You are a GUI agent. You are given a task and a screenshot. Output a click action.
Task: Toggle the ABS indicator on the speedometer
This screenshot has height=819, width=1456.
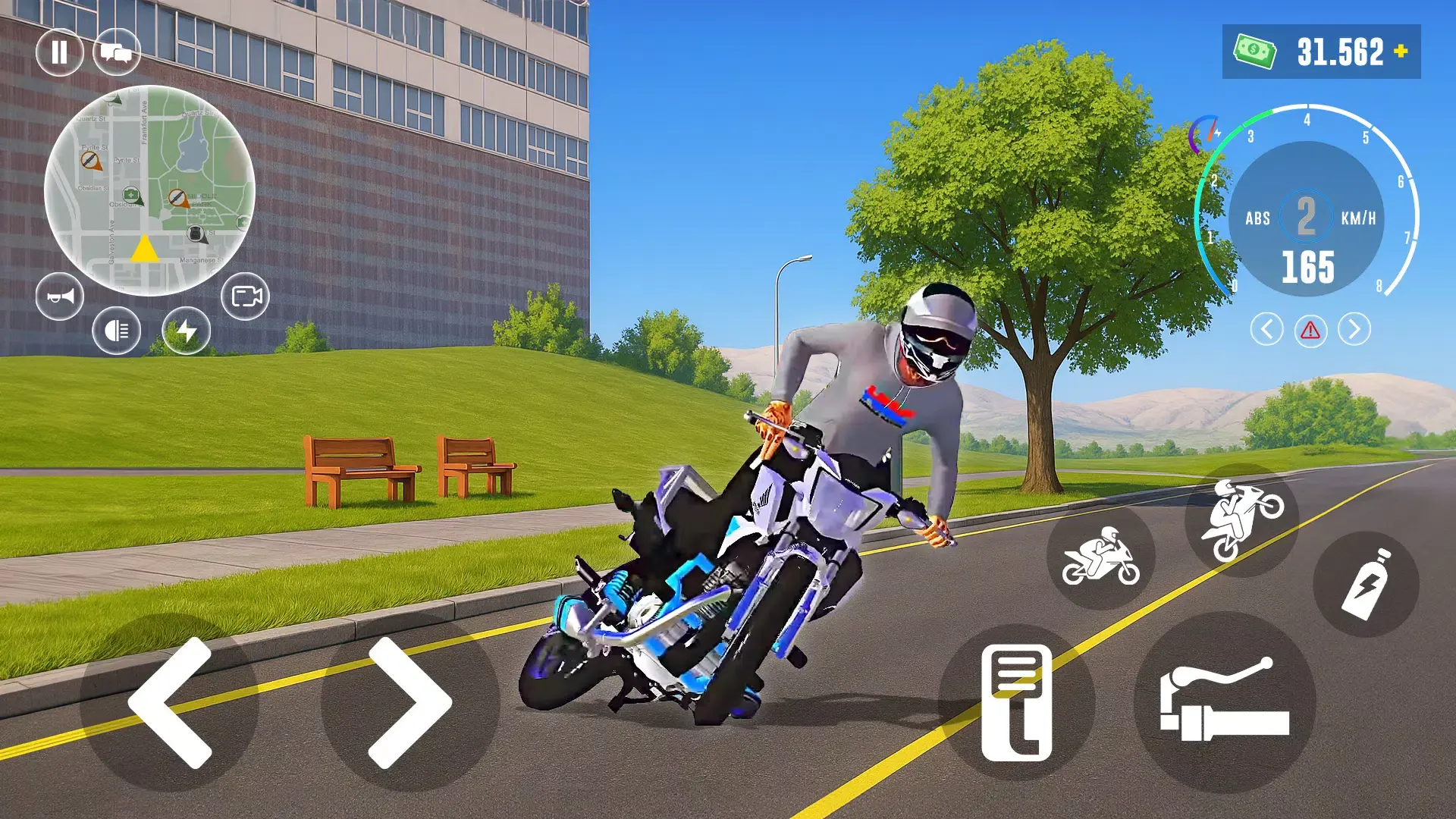[x=1259, y=218]
